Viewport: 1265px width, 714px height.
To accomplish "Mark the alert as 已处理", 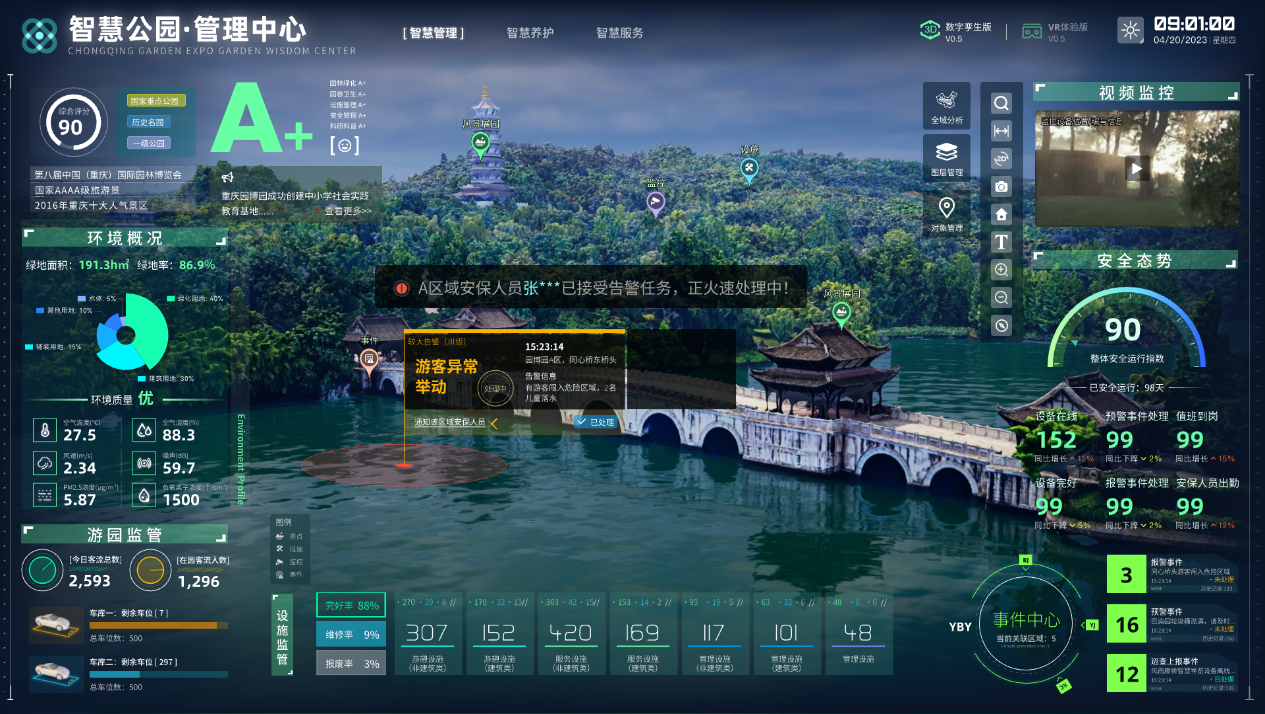I will [x=596, y=422].
